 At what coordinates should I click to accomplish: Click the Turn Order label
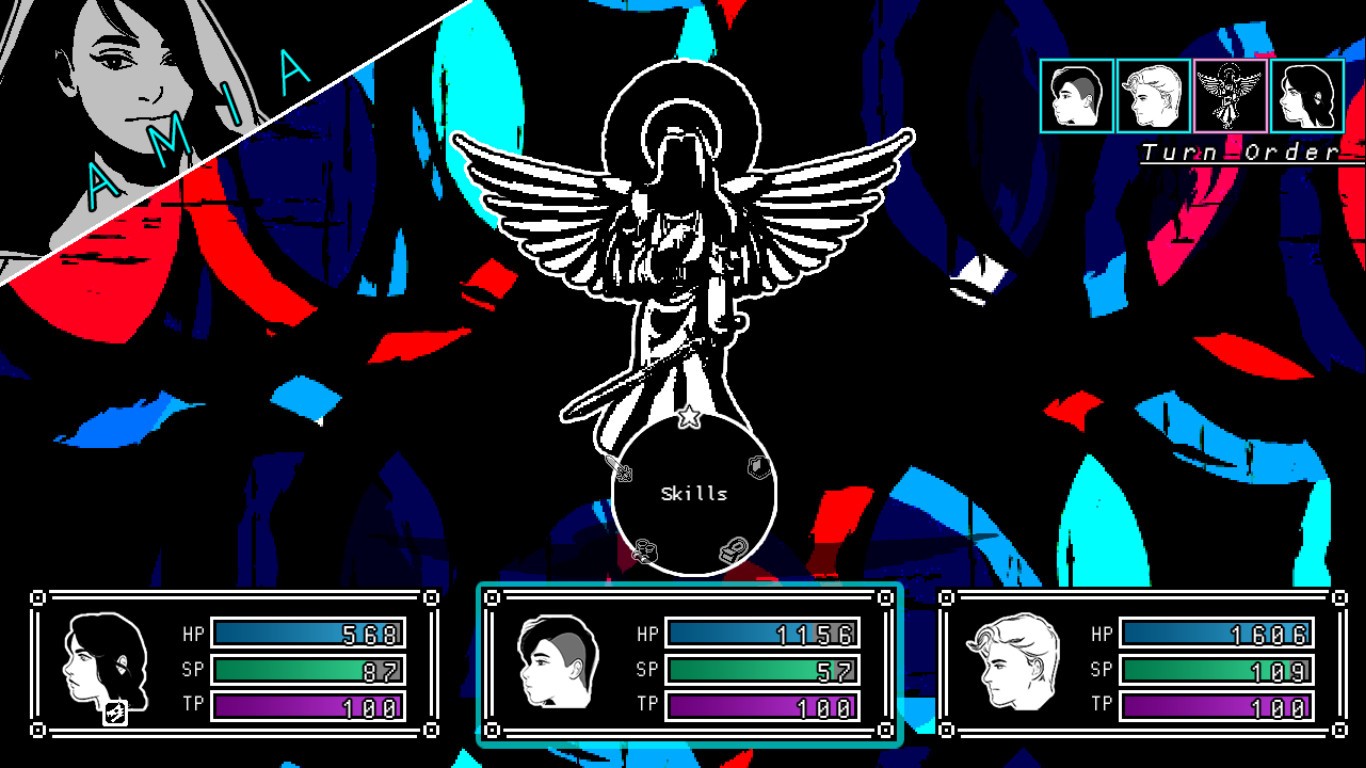click(x=1243, y=150)
